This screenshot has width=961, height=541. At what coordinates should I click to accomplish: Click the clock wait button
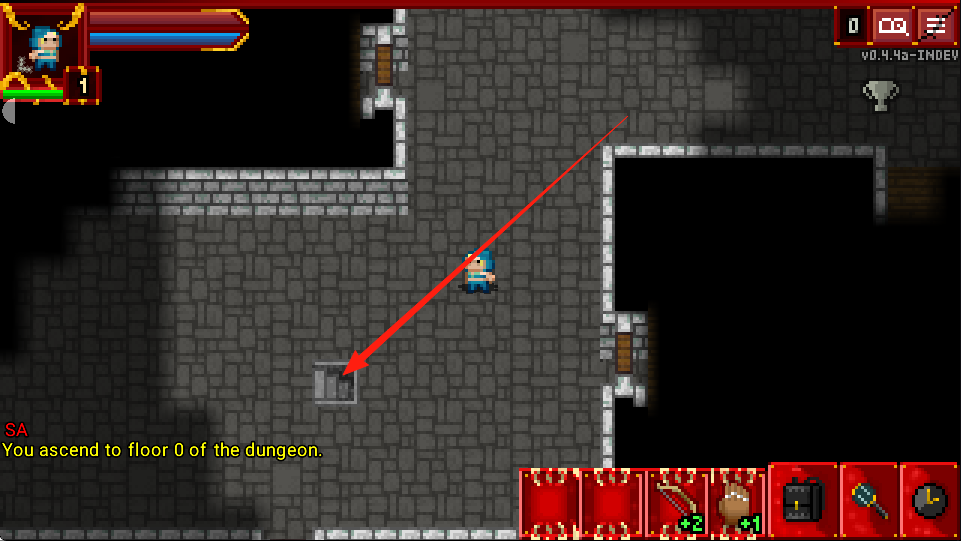tap(930, 501)
